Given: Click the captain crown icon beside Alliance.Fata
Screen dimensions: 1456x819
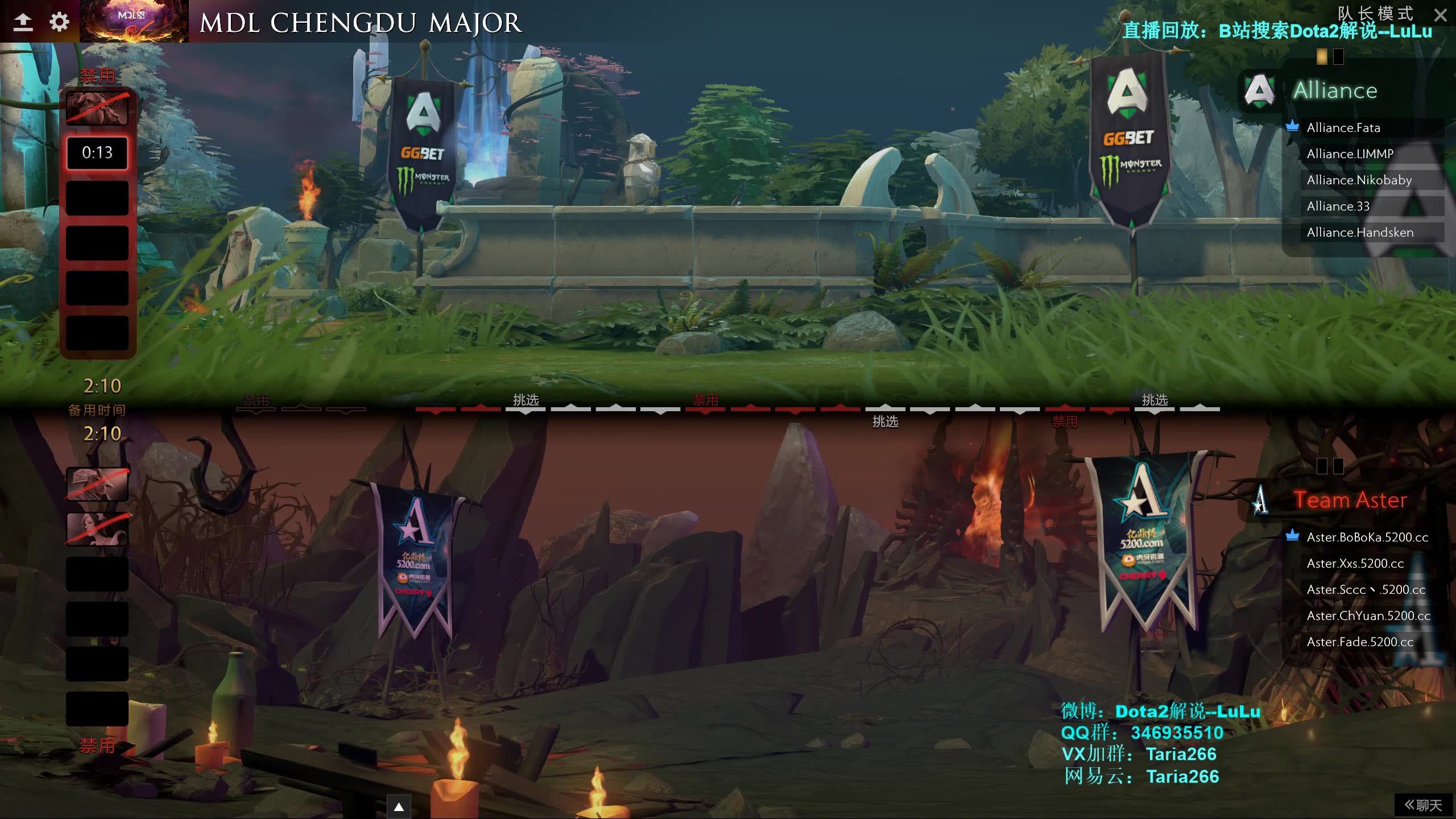Looking at the screenshot, I should (1293, 127).
